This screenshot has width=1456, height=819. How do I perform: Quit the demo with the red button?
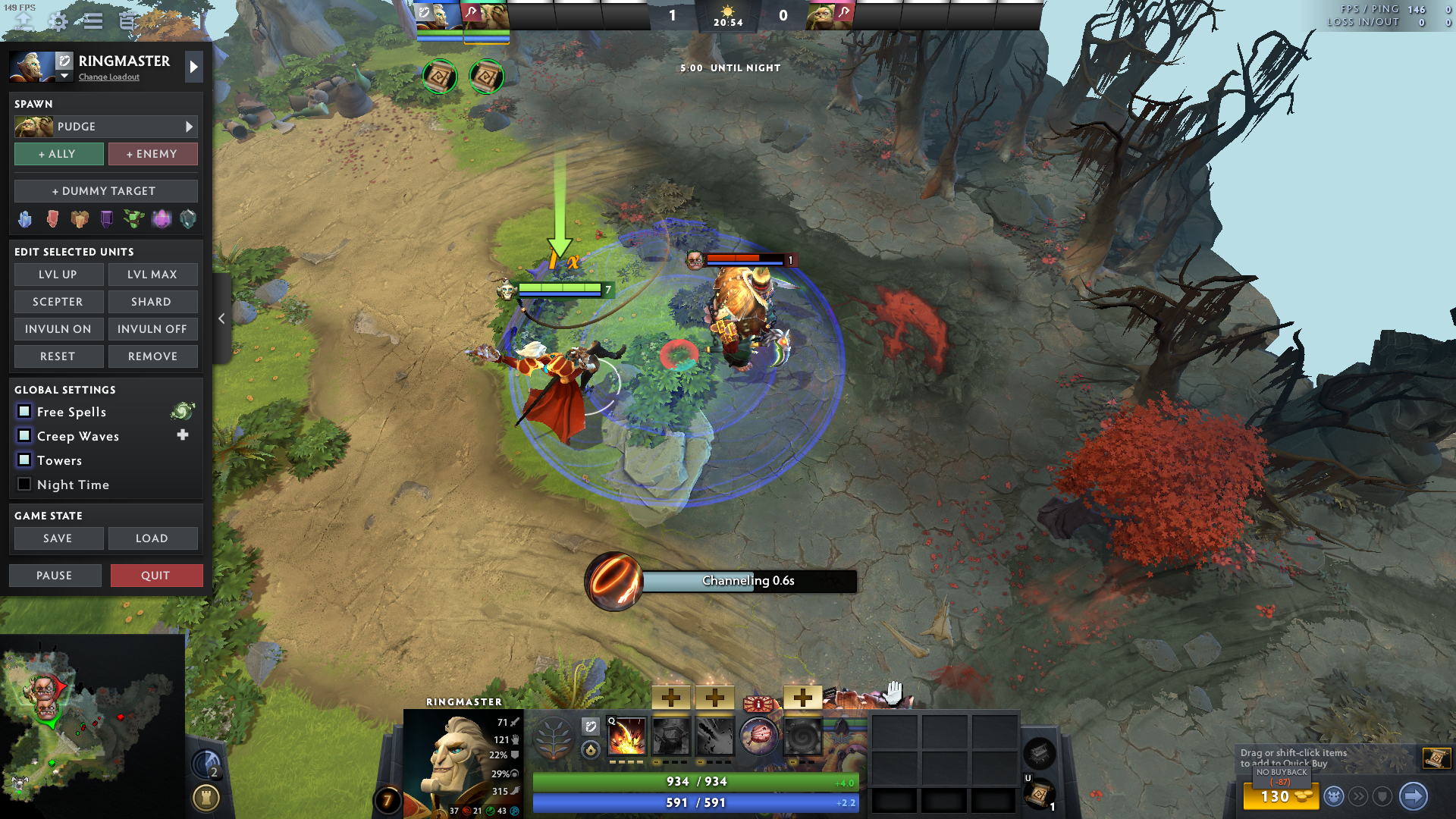156,576
